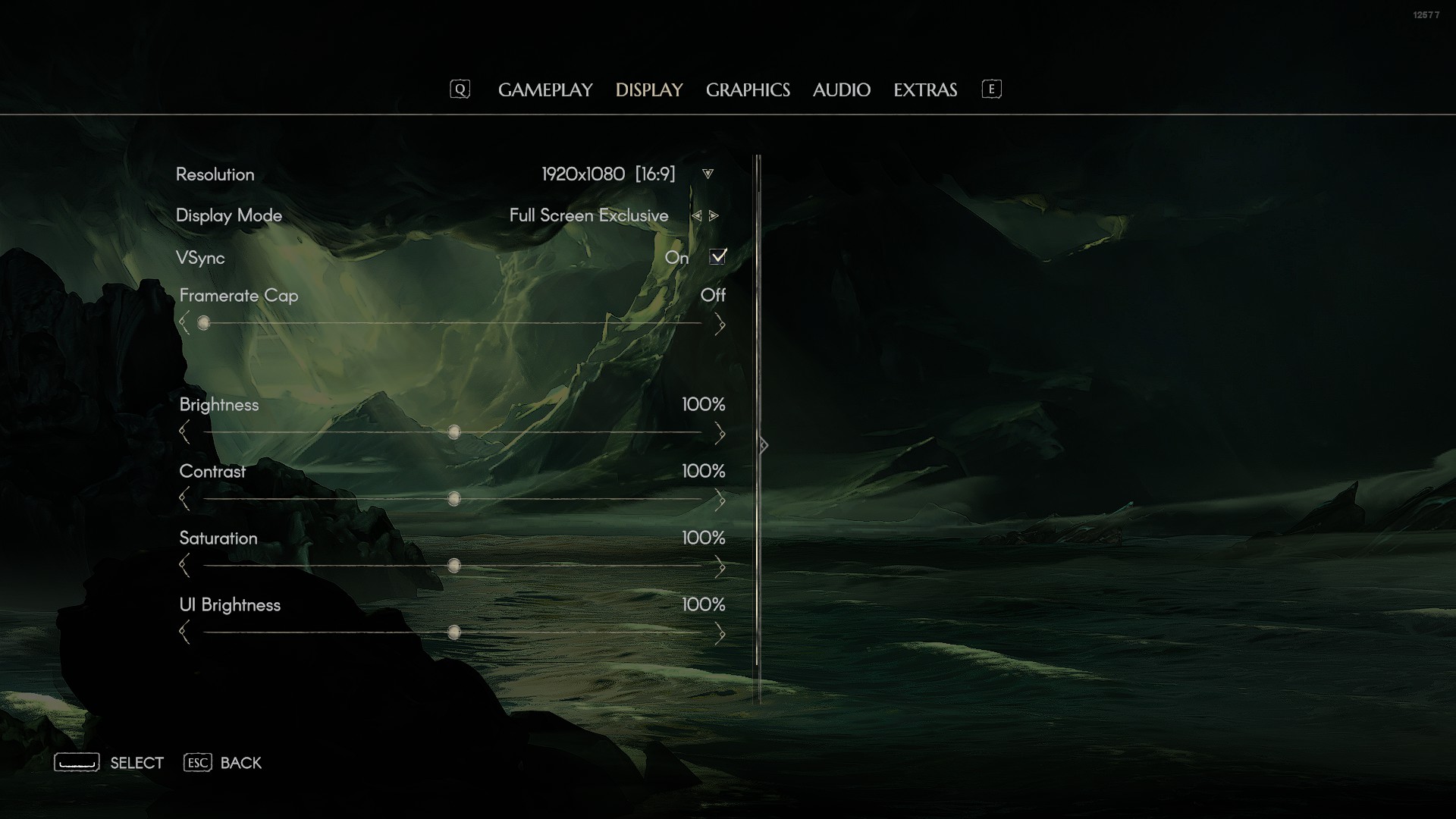Select the Display tab

(x=649, y=89)
